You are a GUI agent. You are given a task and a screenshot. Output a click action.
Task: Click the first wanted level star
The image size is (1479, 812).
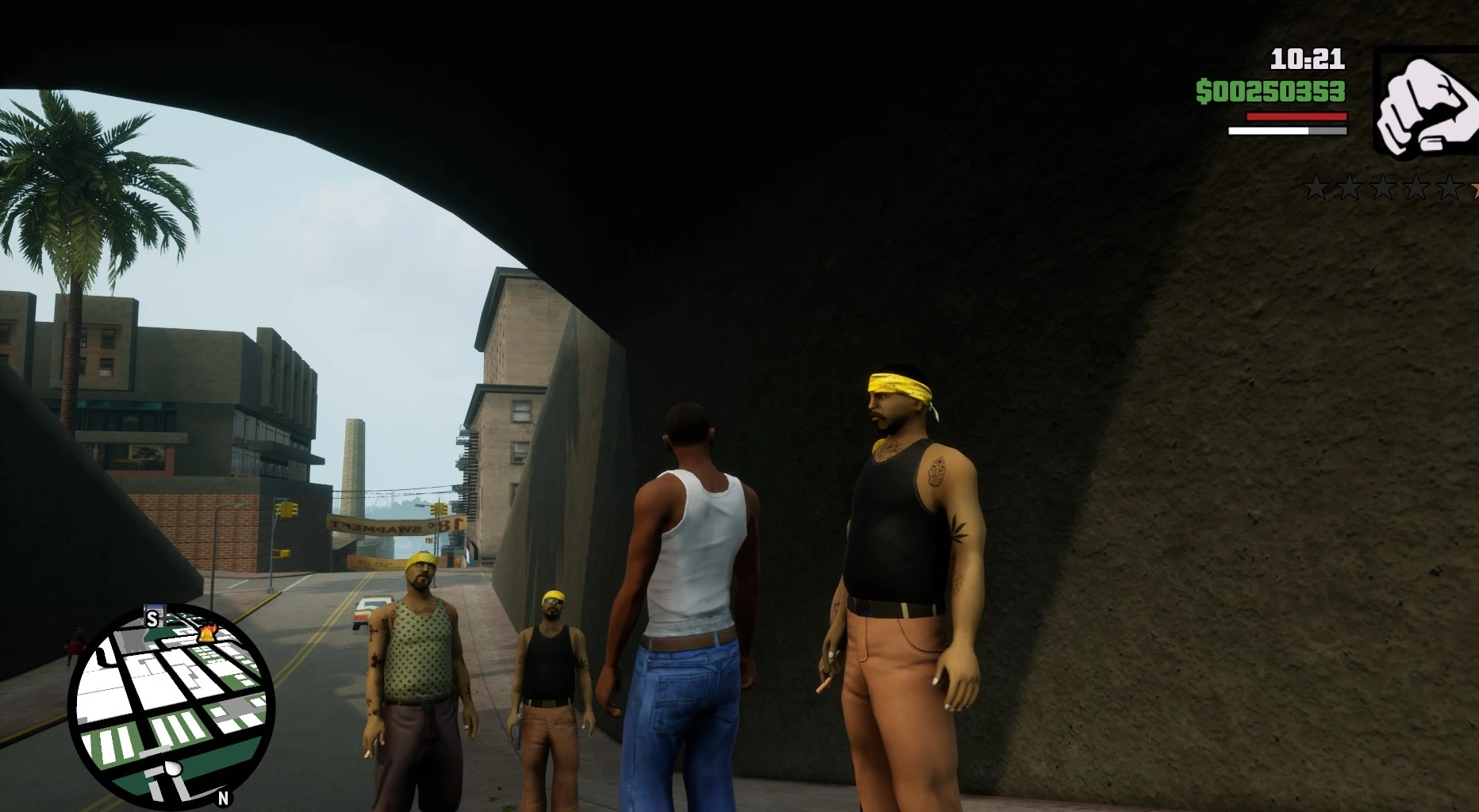pyautogui.click(x=1316, y=188)
